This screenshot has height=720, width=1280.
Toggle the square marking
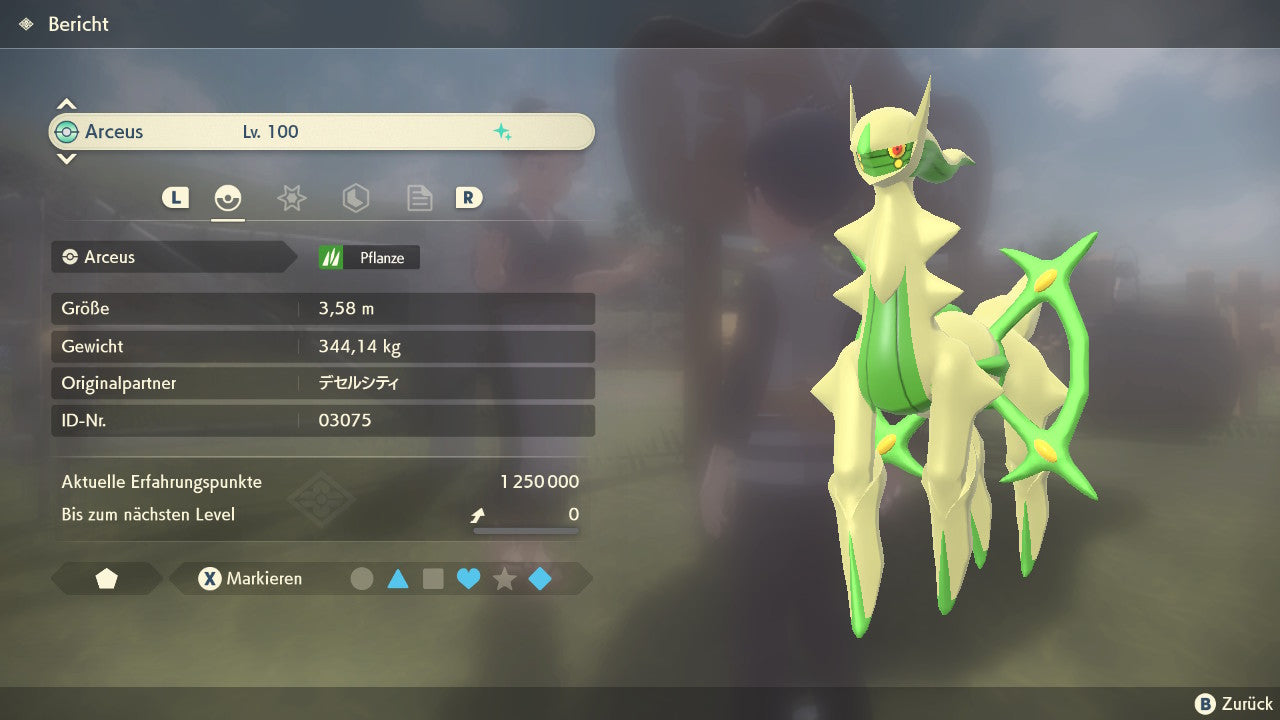click(433, 579)
